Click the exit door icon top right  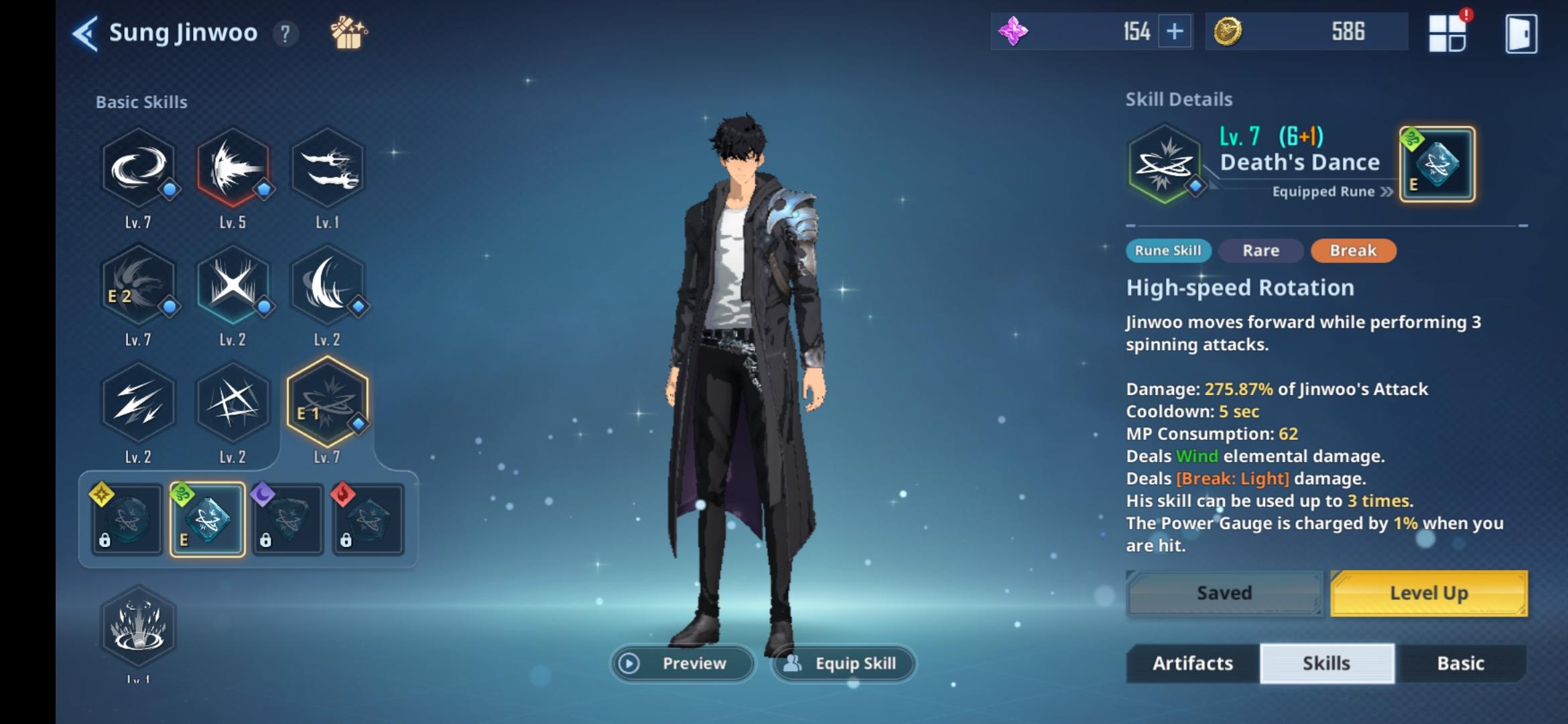1521,32
